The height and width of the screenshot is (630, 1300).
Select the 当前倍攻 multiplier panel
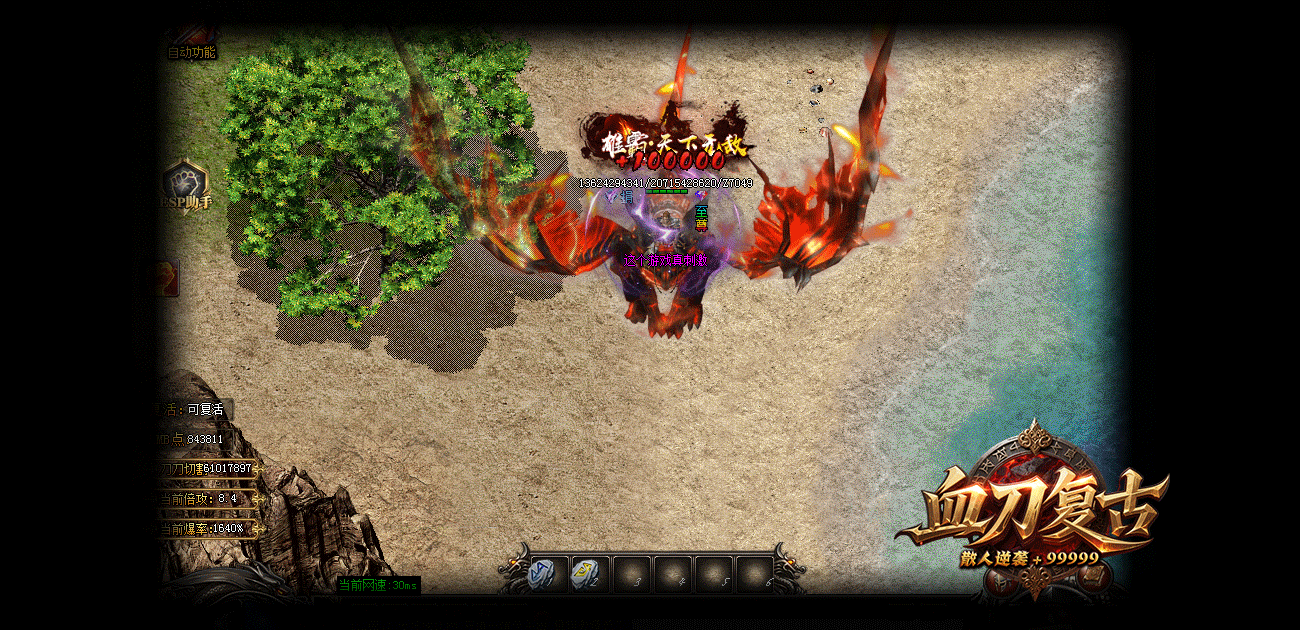coord(204,498)
